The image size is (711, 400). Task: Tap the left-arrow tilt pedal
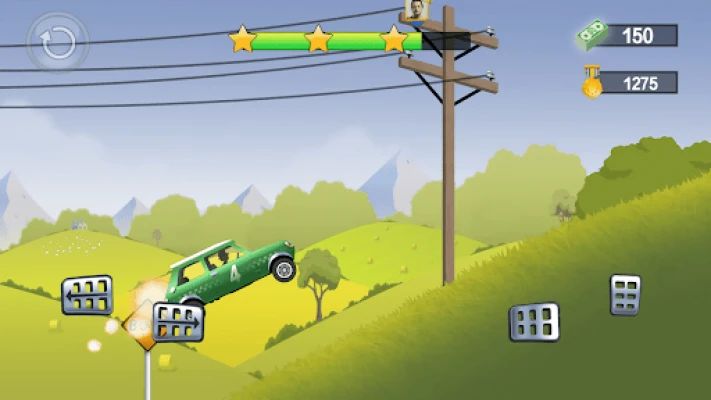pos(87,295)
